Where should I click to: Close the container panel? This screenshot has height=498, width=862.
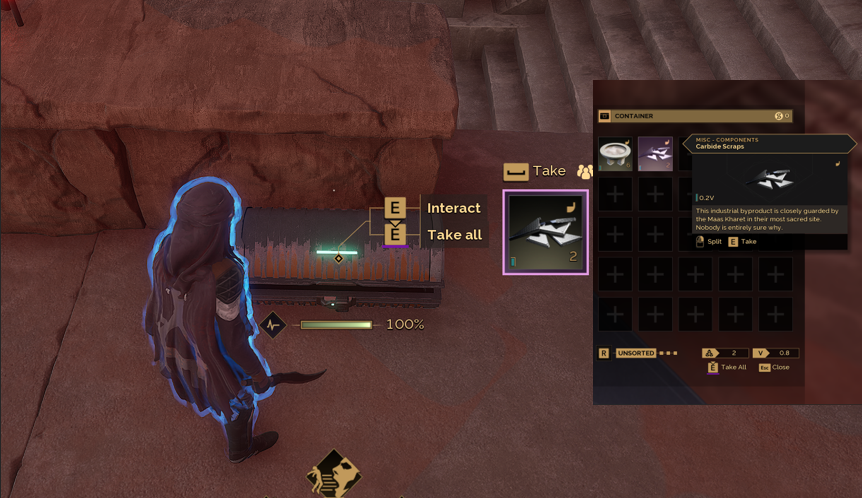(775, 367)
